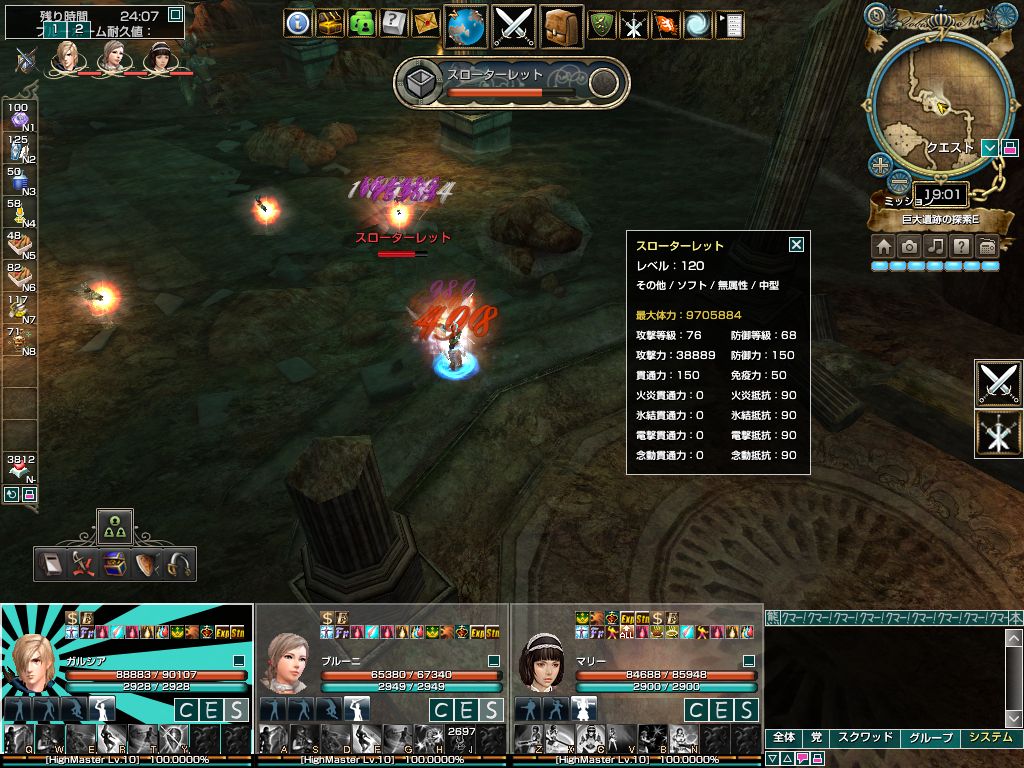The height and width of the screenshot is (768, 1024).
Task: Click the green friends list icon
Action: 361,23
